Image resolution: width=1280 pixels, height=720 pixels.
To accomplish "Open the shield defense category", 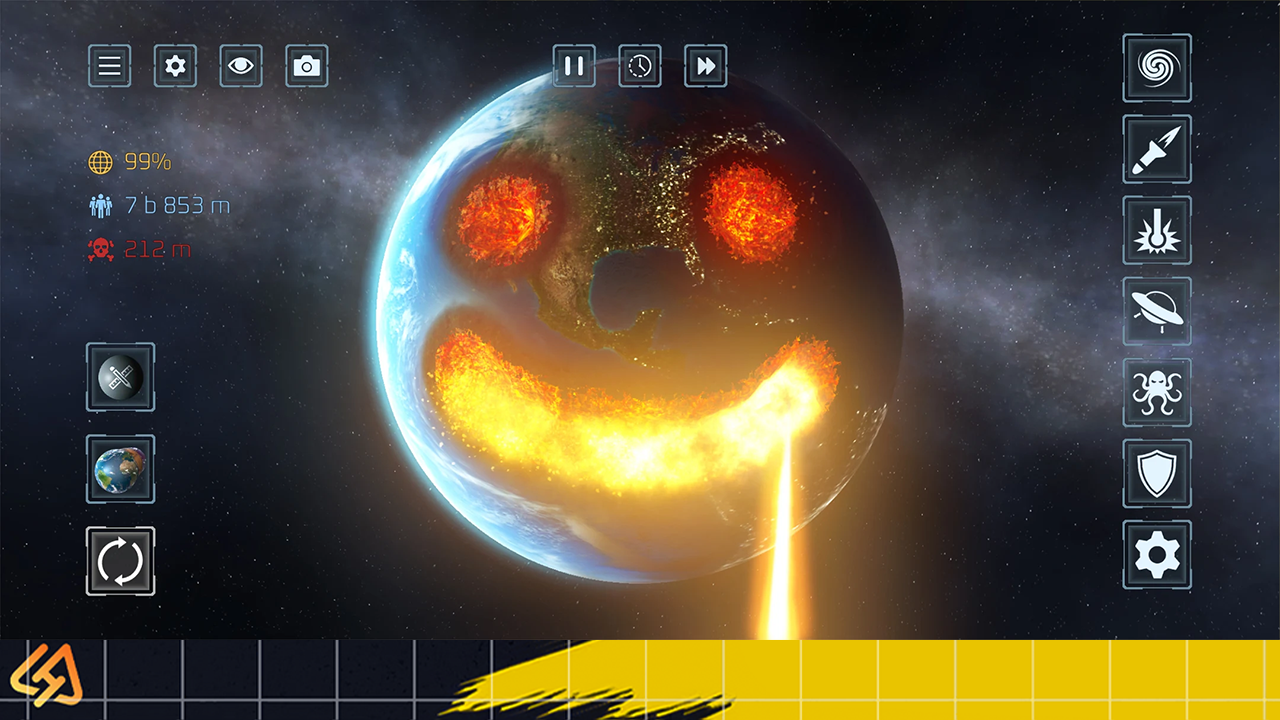I will tap(1157, 473).
